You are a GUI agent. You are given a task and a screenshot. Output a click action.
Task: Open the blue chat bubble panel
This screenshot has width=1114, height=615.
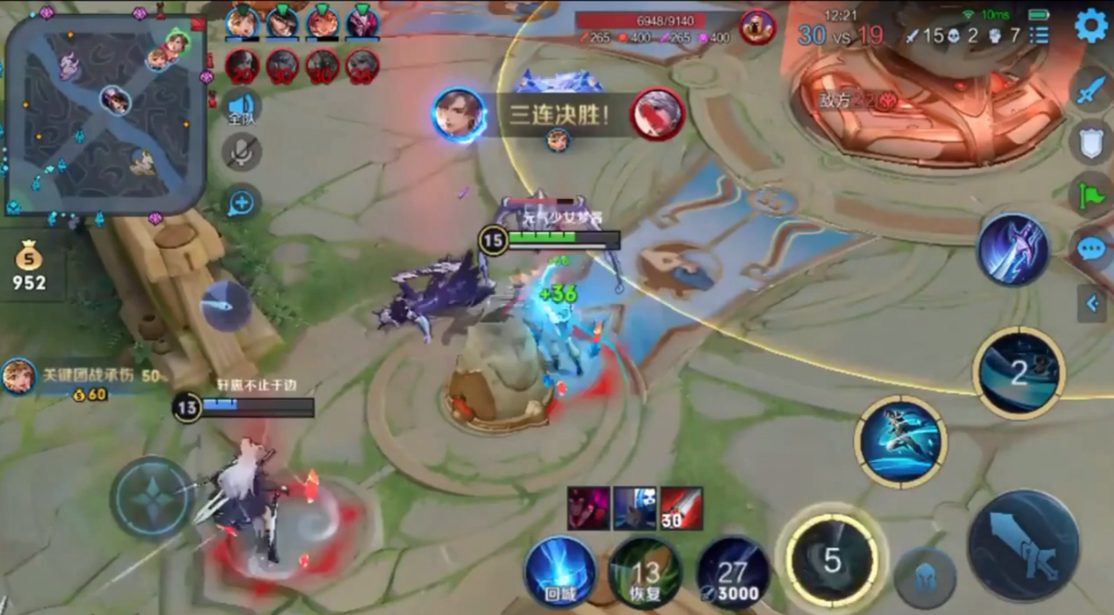point(1090,248)
